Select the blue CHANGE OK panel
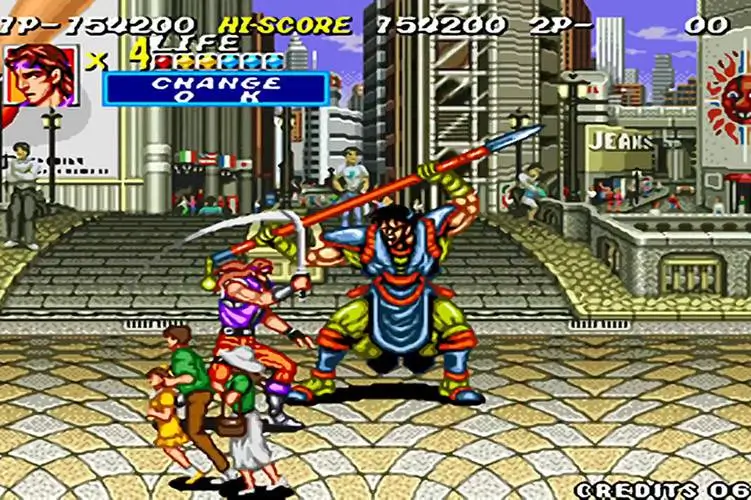 [215, 89]
